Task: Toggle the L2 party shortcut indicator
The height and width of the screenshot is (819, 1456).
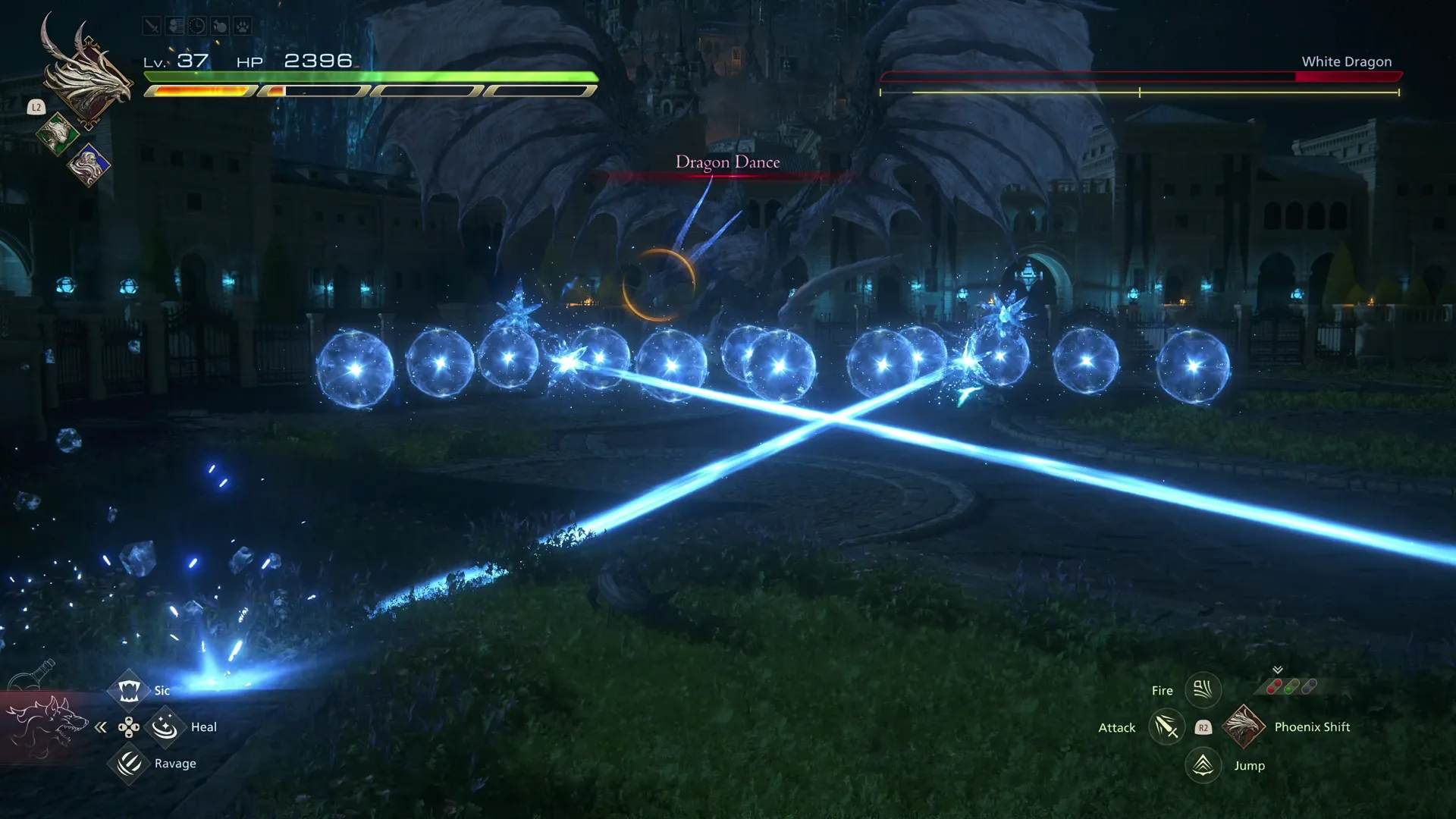Action: 35,108
